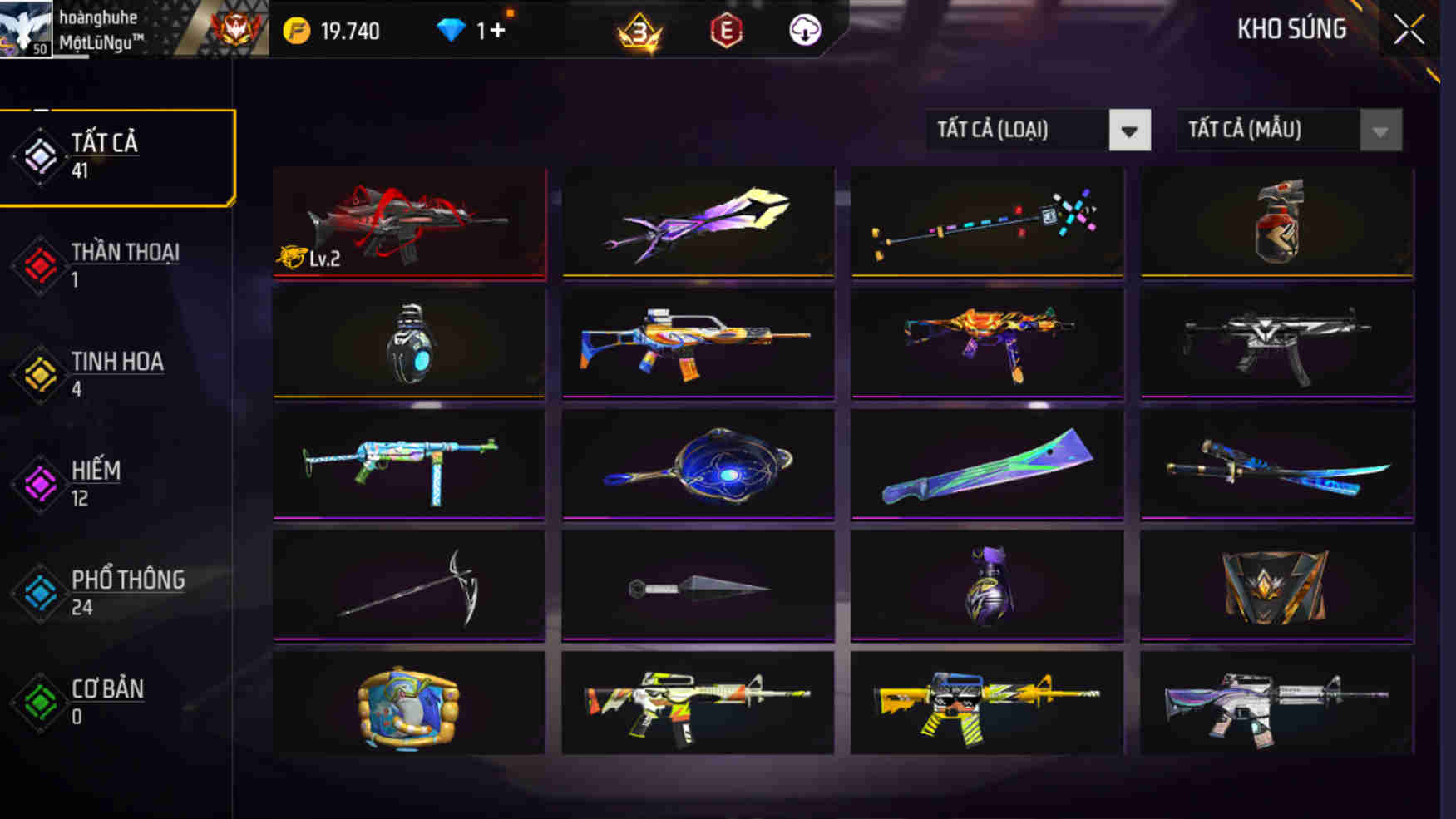Viewport: 1456px width, 819px height.
Task: Click the download cloud icon
Action: [x=804, y=31]
